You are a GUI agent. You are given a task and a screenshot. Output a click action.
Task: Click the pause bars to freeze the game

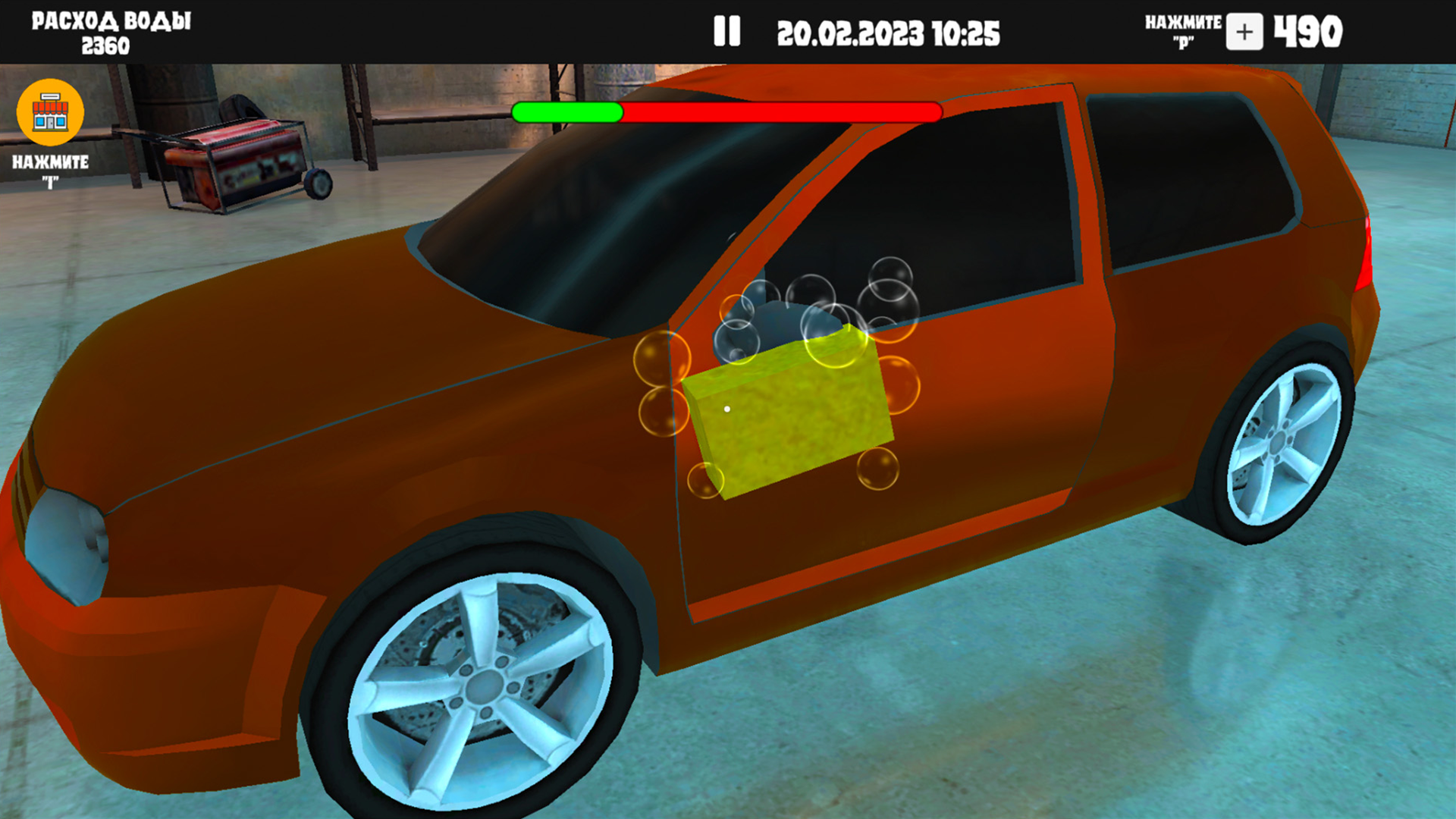pos(726,31)
